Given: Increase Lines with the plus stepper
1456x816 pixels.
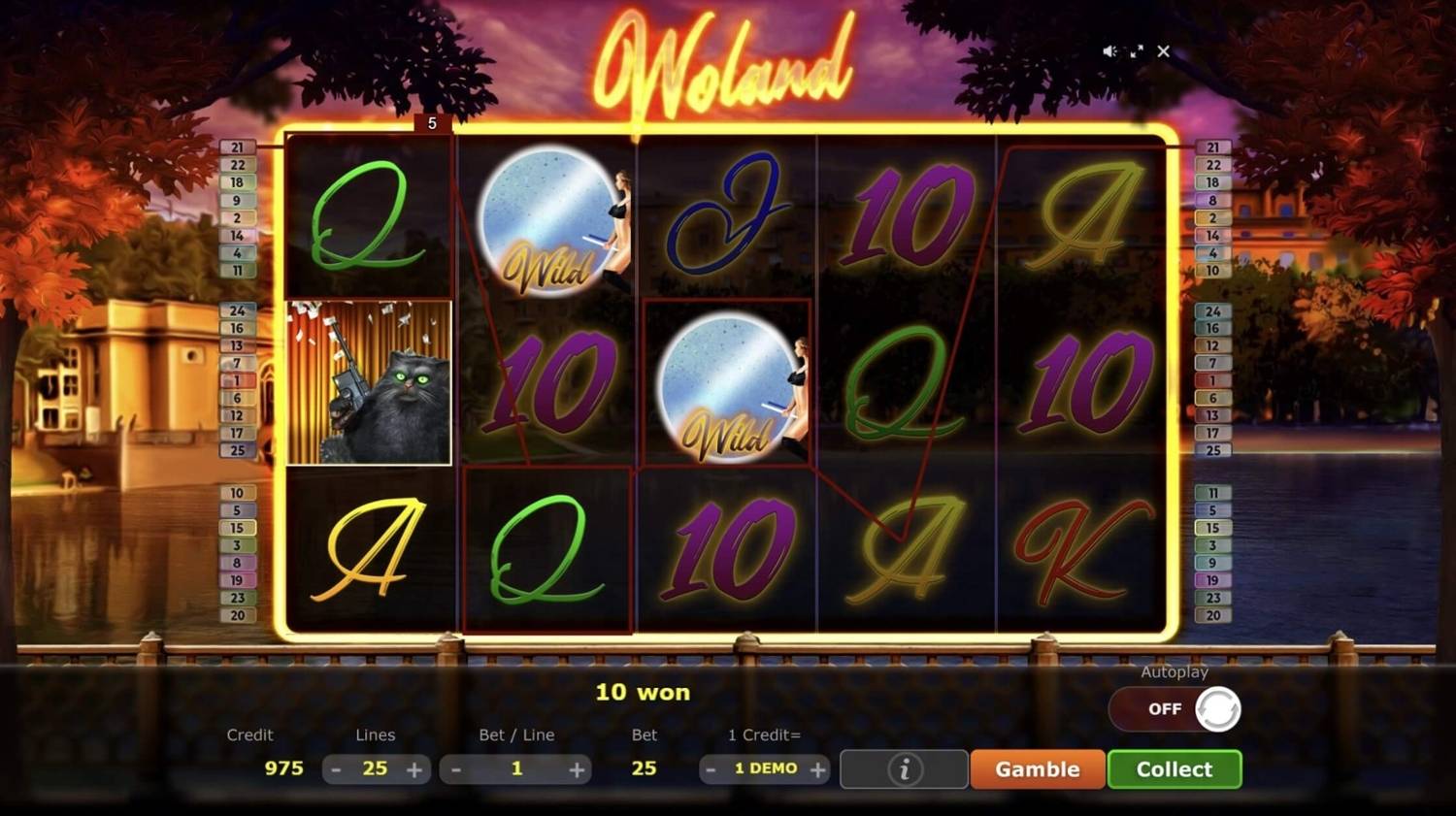Looking at the screenshot, I should [415, 768].
